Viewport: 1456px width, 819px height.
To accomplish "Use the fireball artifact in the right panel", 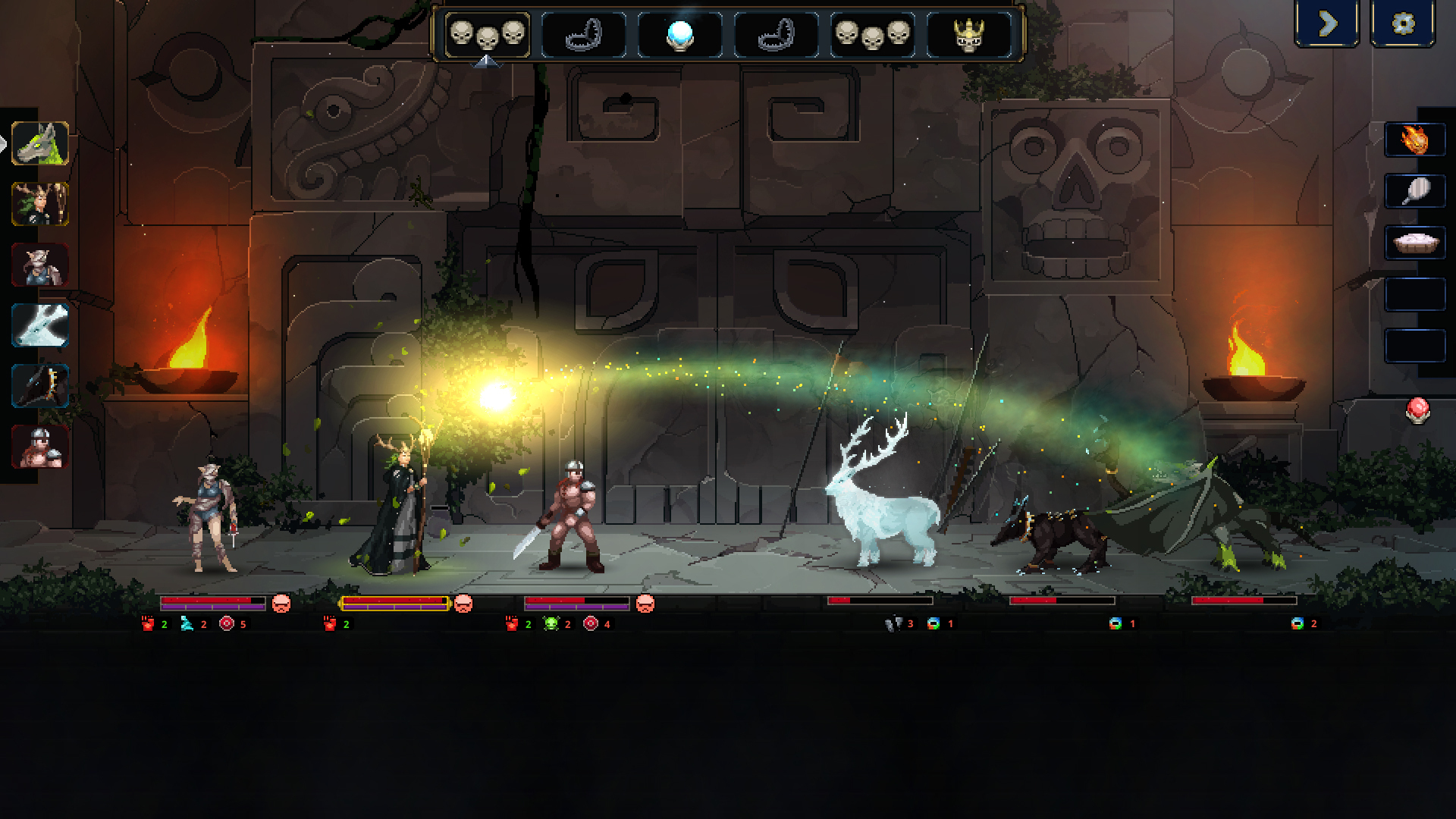I will click(1414, 140).
